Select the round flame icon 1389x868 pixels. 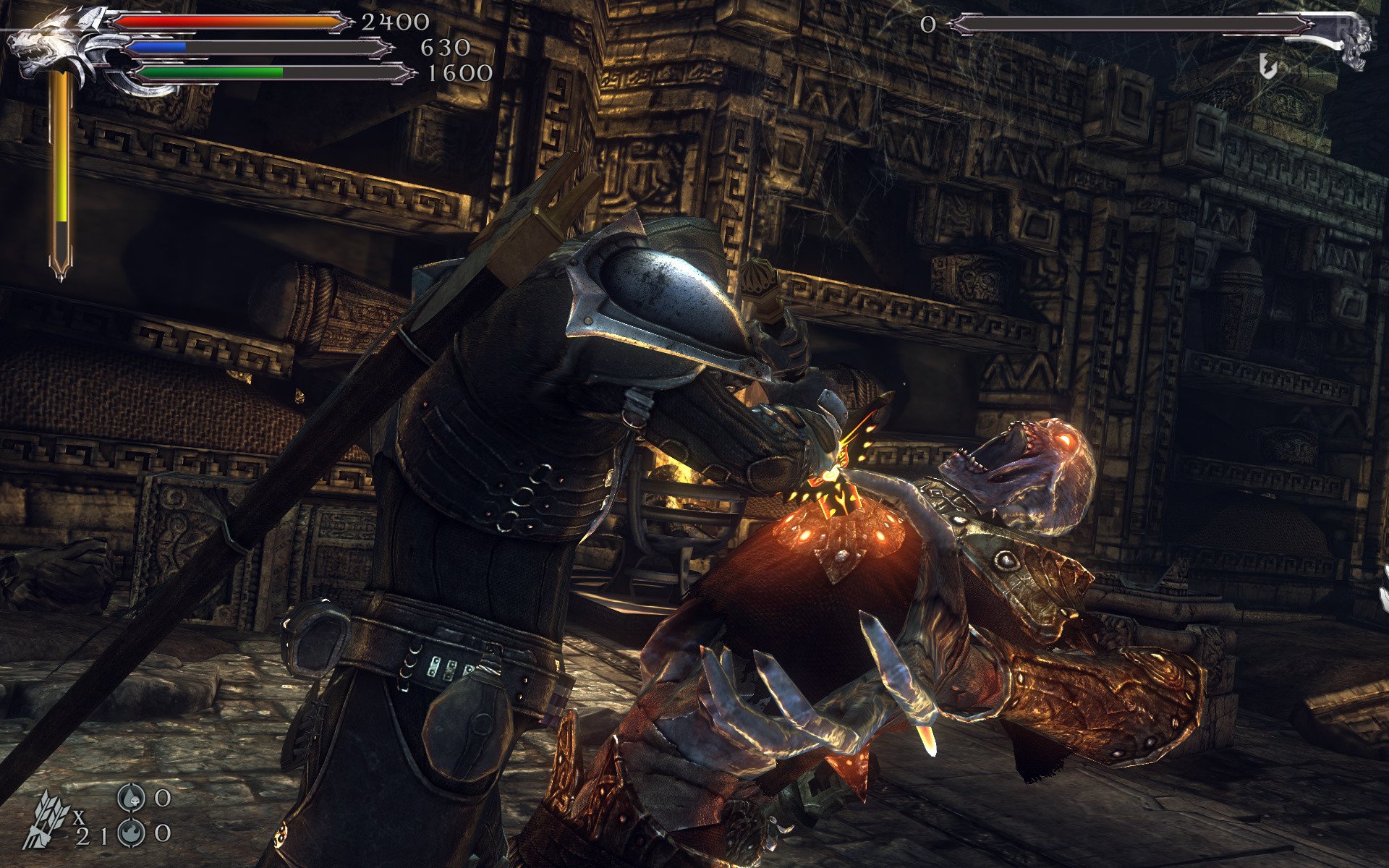point(131,833)
